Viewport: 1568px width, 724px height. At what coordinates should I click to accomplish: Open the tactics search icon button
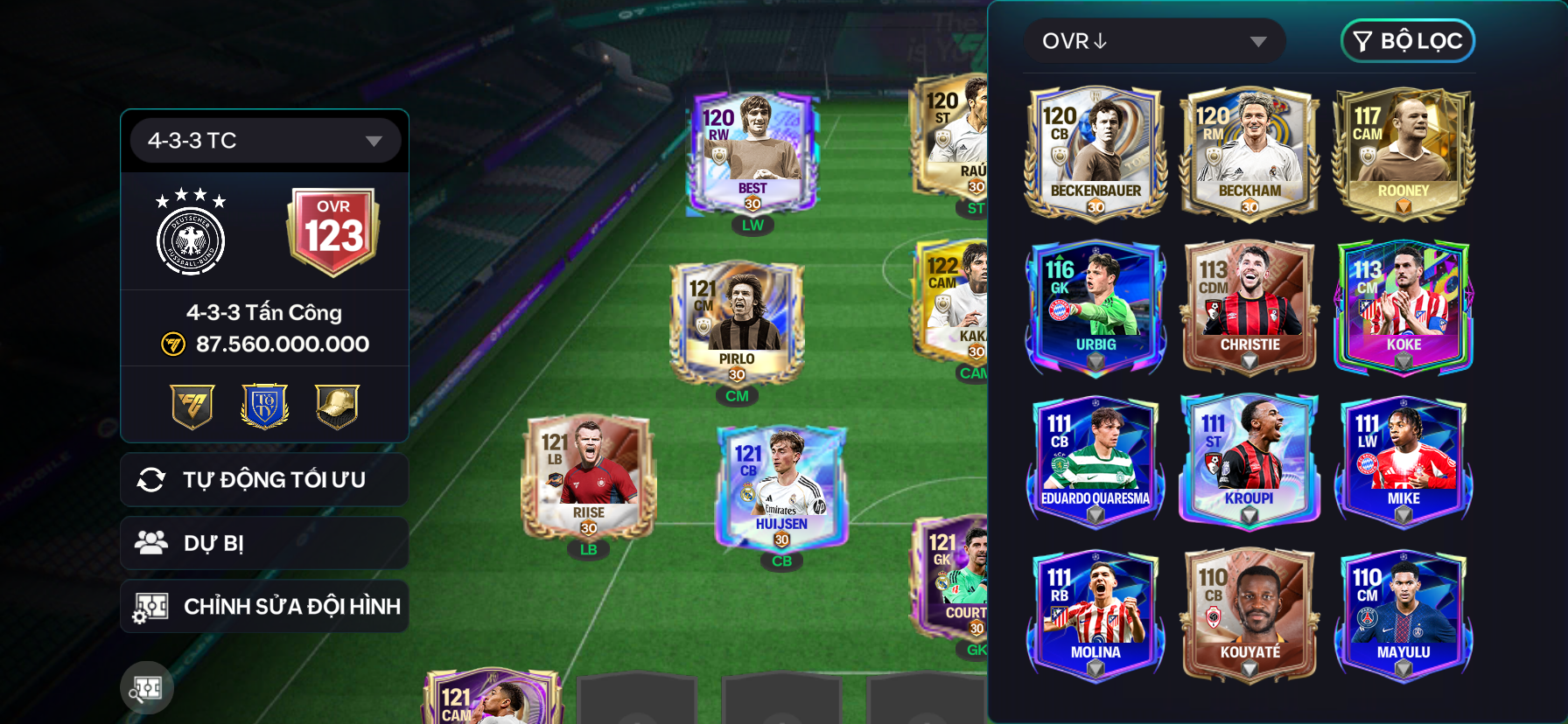click(147, 688)
